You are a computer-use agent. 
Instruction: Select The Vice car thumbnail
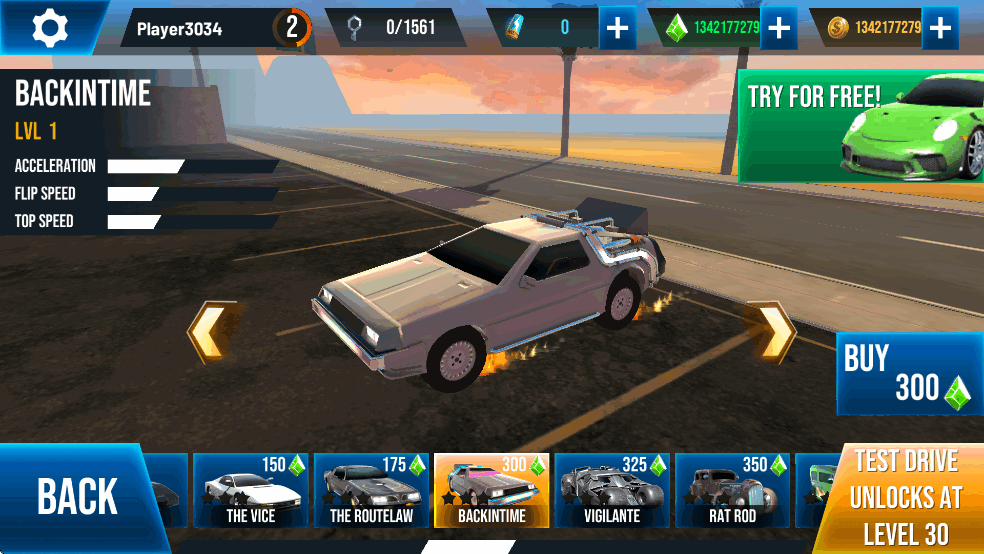[250, 490]
